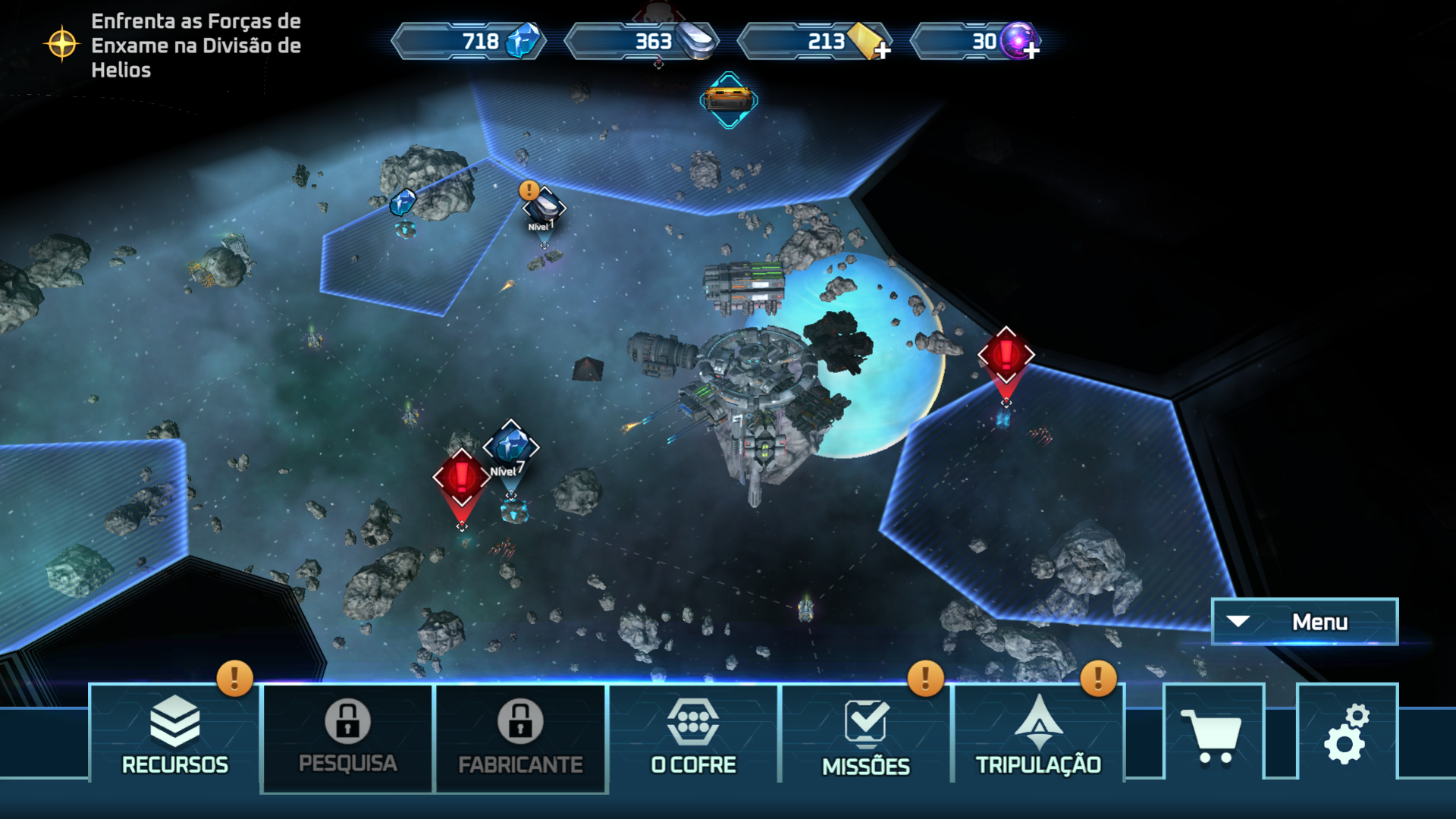Open the Helios objective tracker
This screenshot has width=1456, height=819.
(173, 45)
